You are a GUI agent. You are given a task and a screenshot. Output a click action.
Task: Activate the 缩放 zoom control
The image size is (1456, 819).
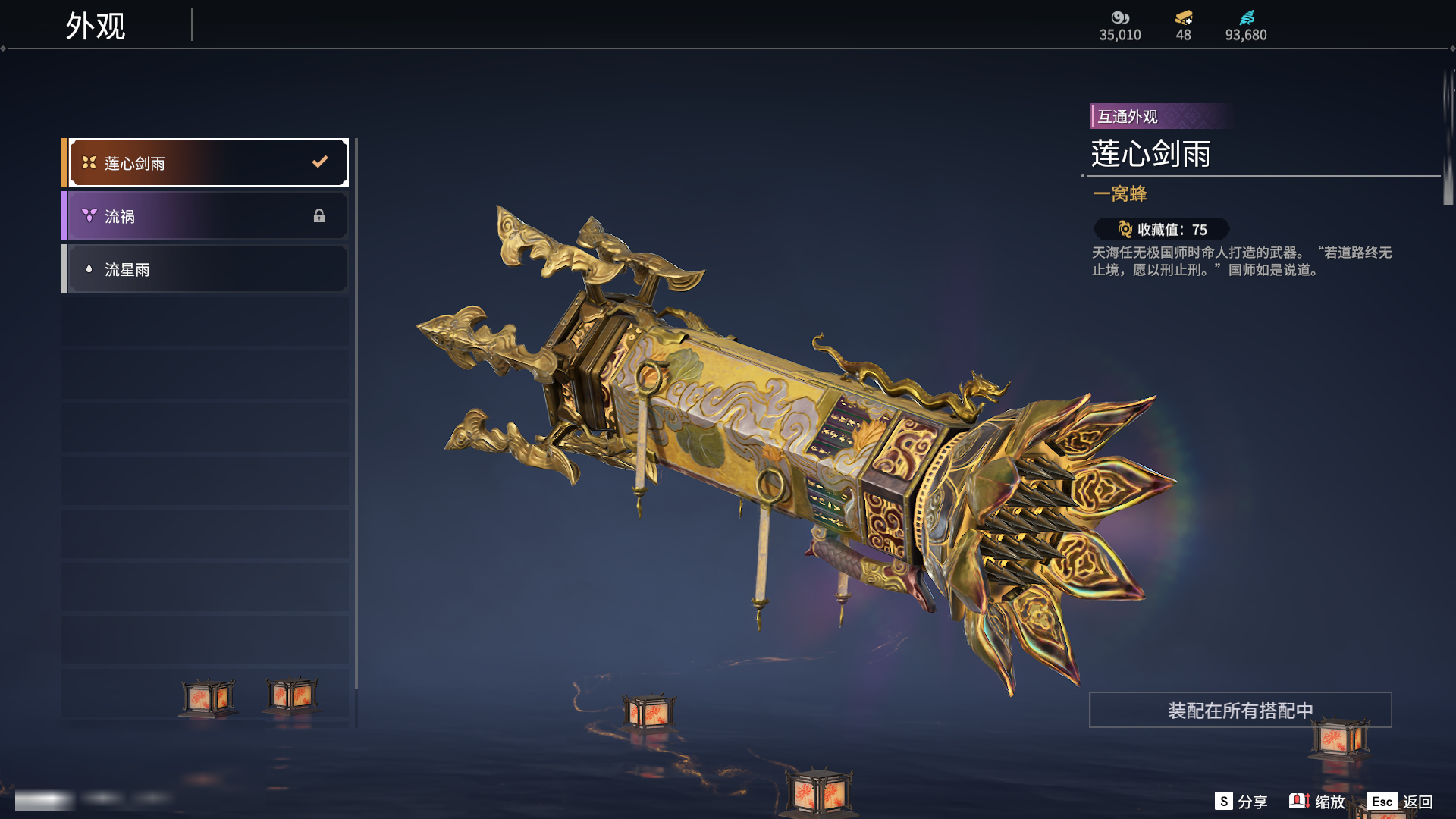pos(1317,802)
